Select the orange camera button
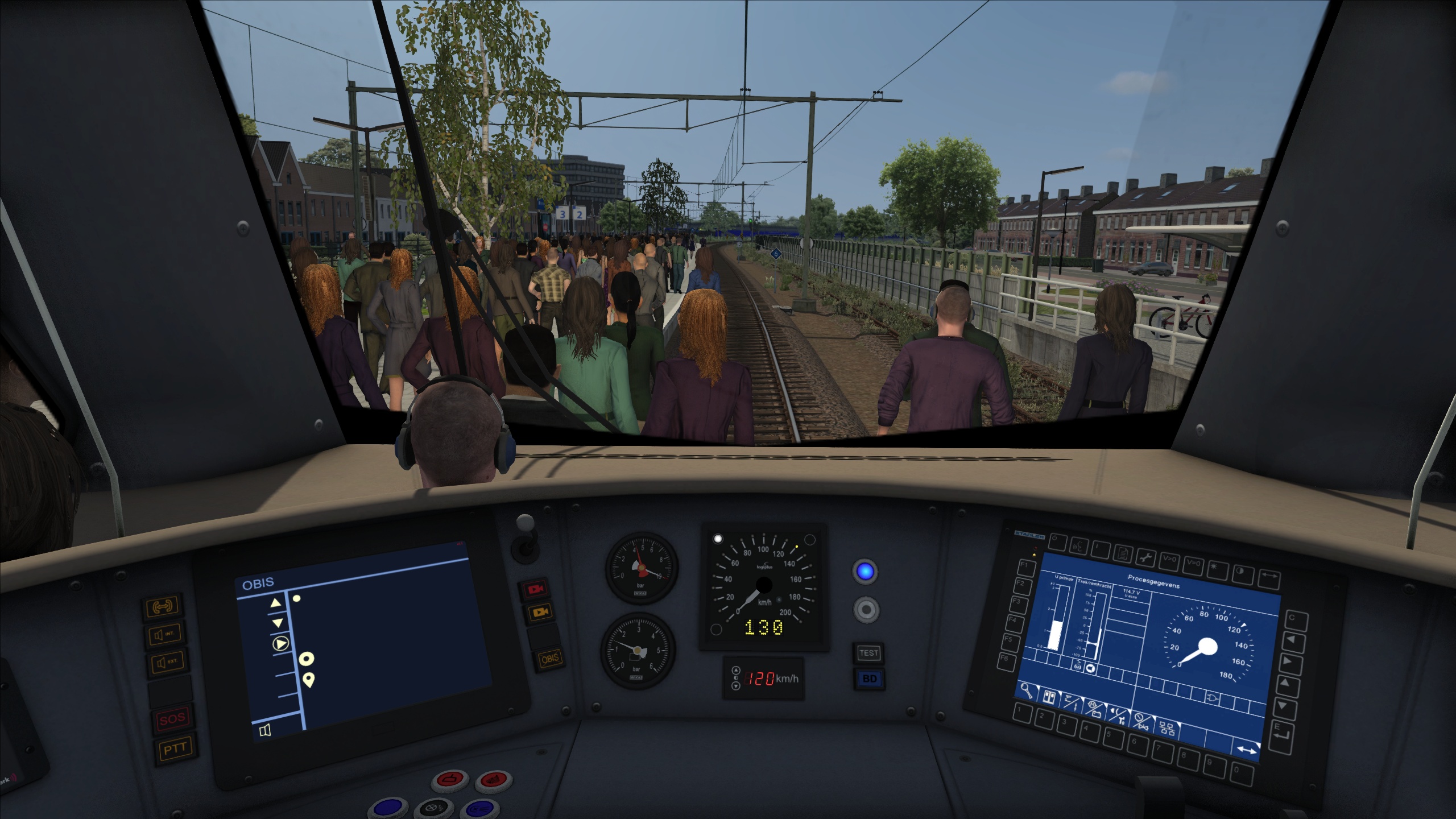The image size is (1456, 819). coord(538,612)
